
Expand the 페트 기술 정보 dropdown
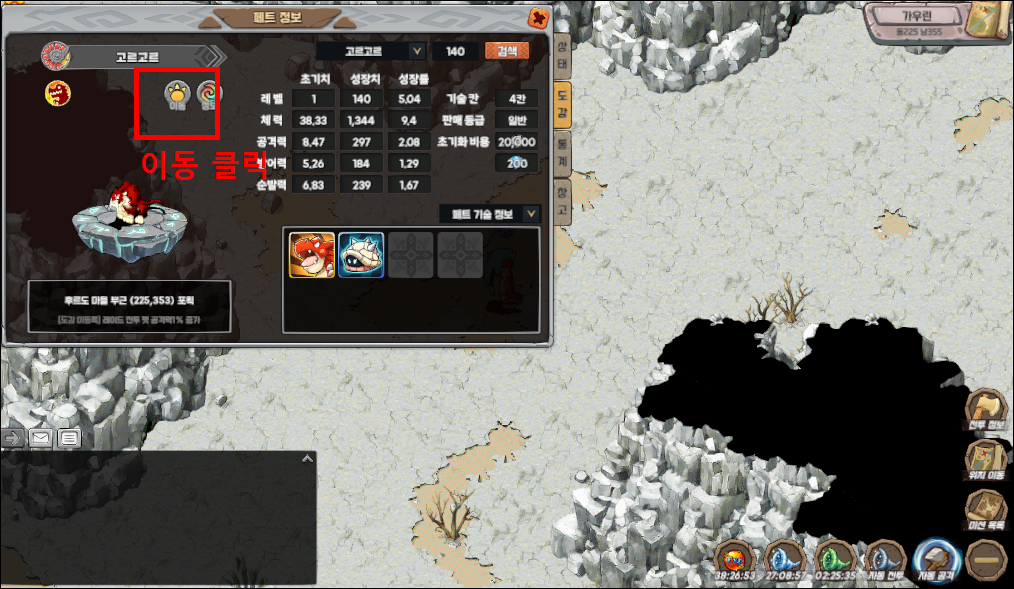(x=531, y=213)
